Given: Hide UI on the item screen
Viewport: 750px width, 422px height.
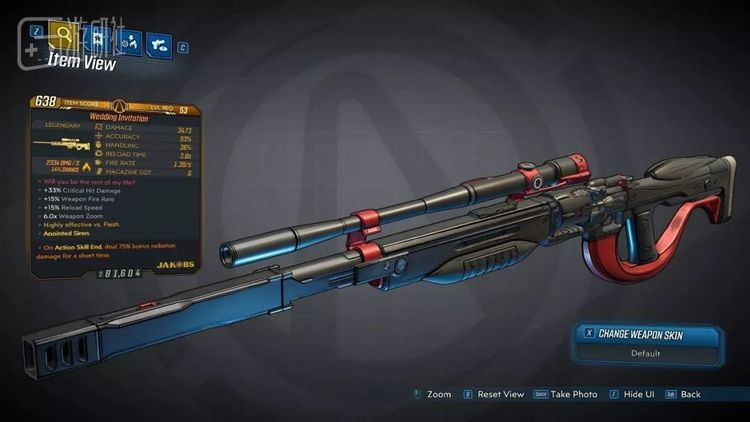Looking at the screenshot, I should [636, 394].
